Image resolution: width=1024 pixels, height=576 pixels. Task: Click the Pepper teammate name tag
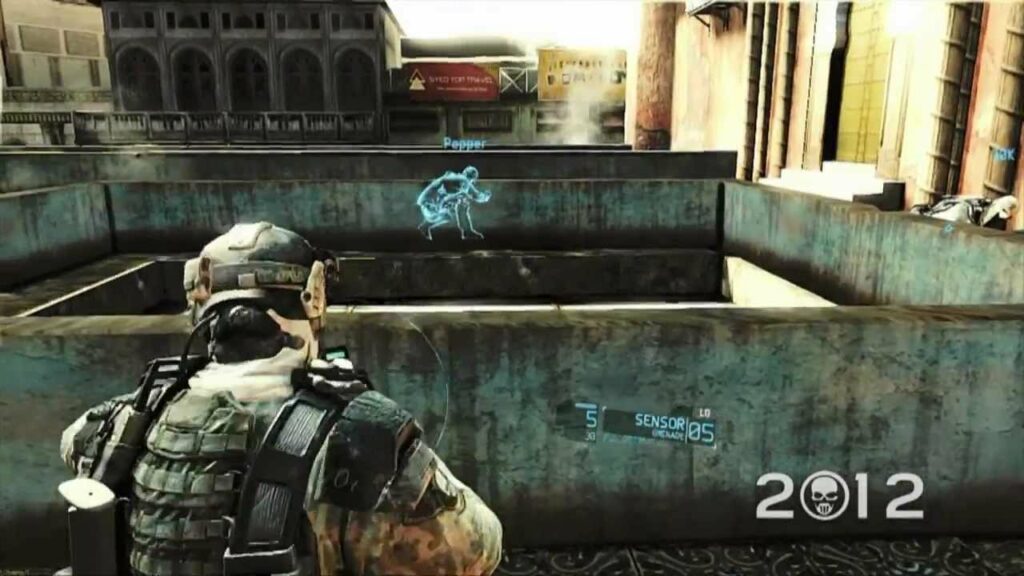tap(464, 144)
